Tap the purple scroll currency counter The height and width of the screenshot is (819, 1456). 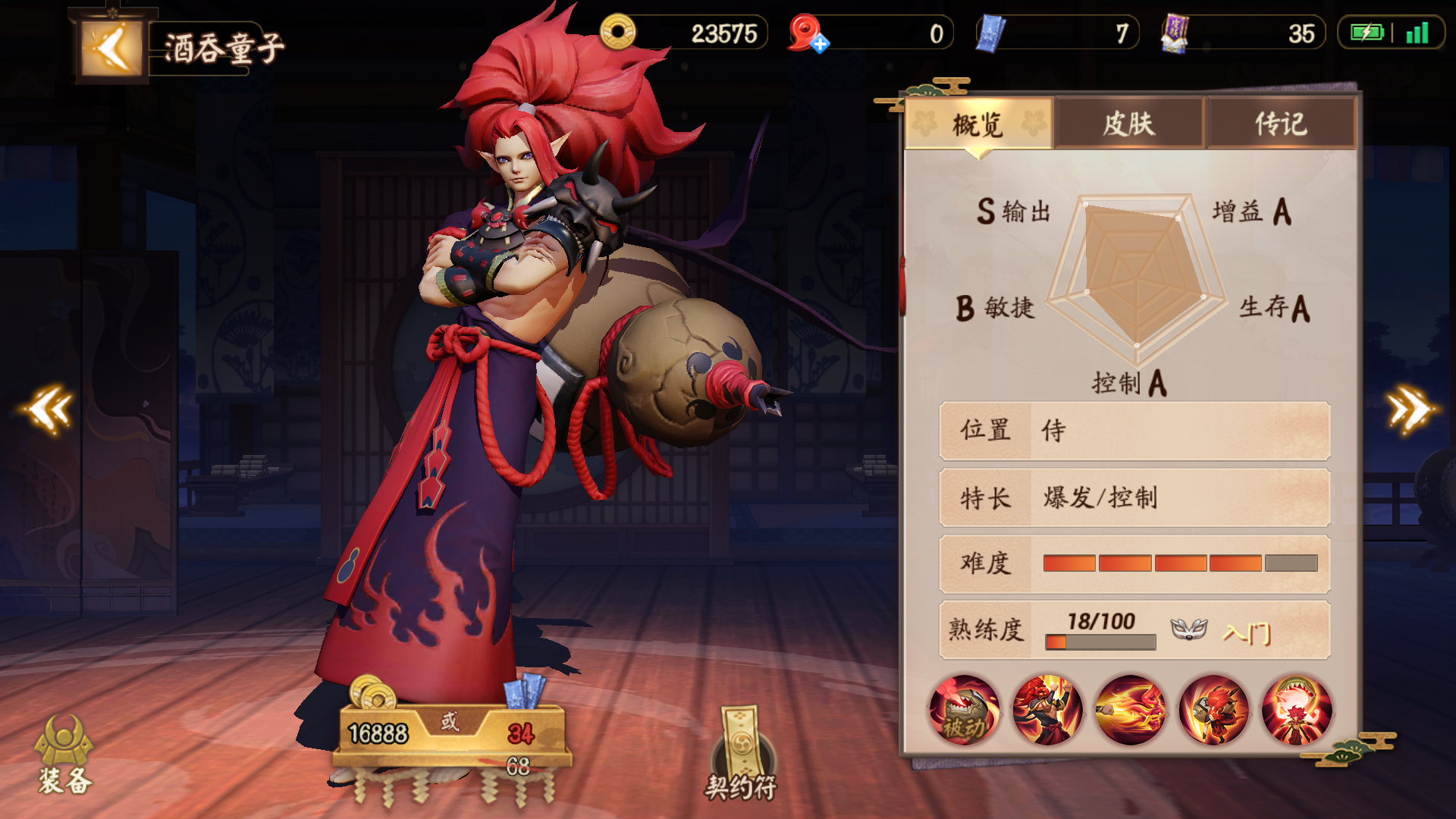tap(1244, 33)
